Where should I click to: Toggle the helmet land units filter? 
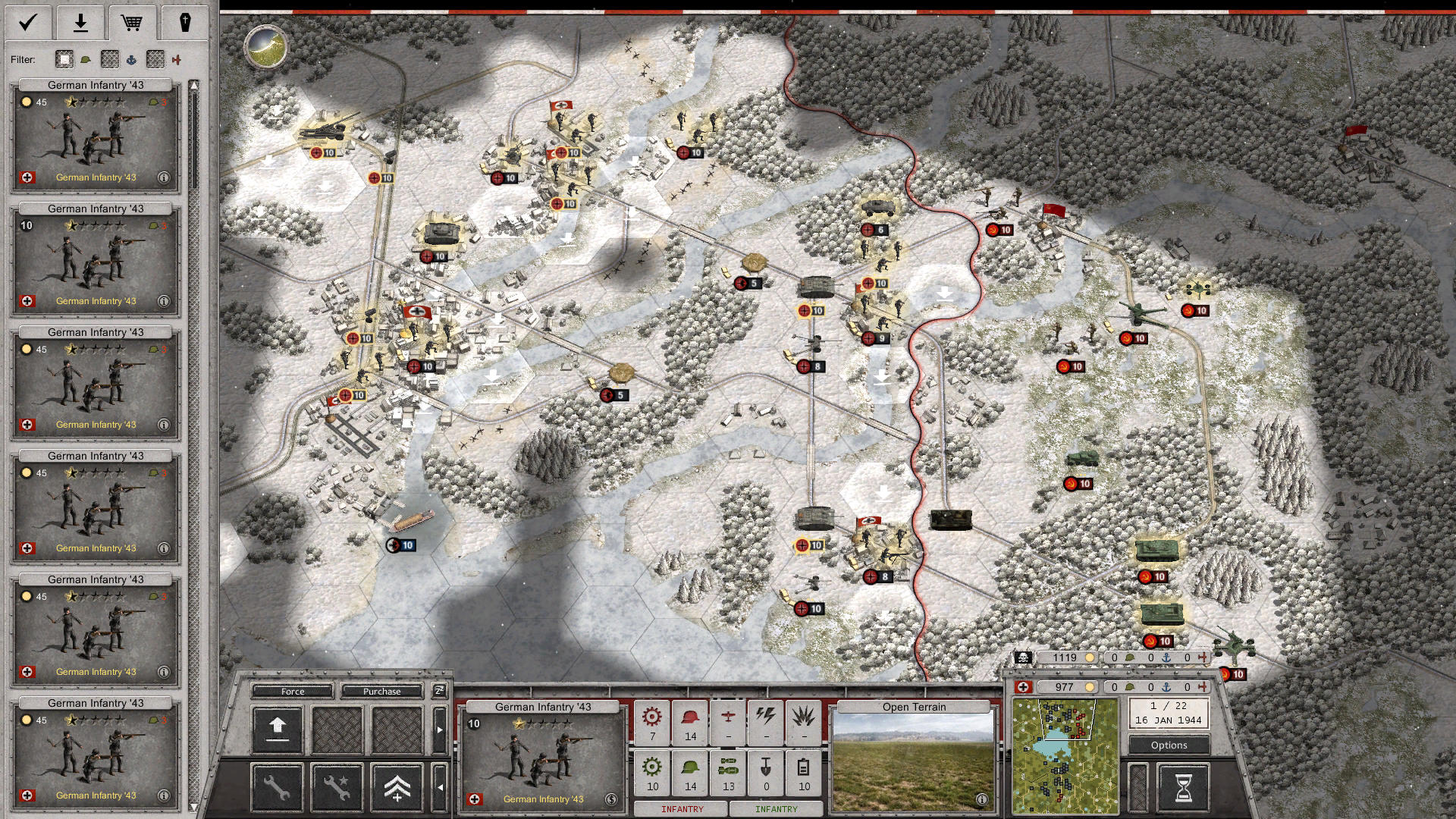(86, 59)
